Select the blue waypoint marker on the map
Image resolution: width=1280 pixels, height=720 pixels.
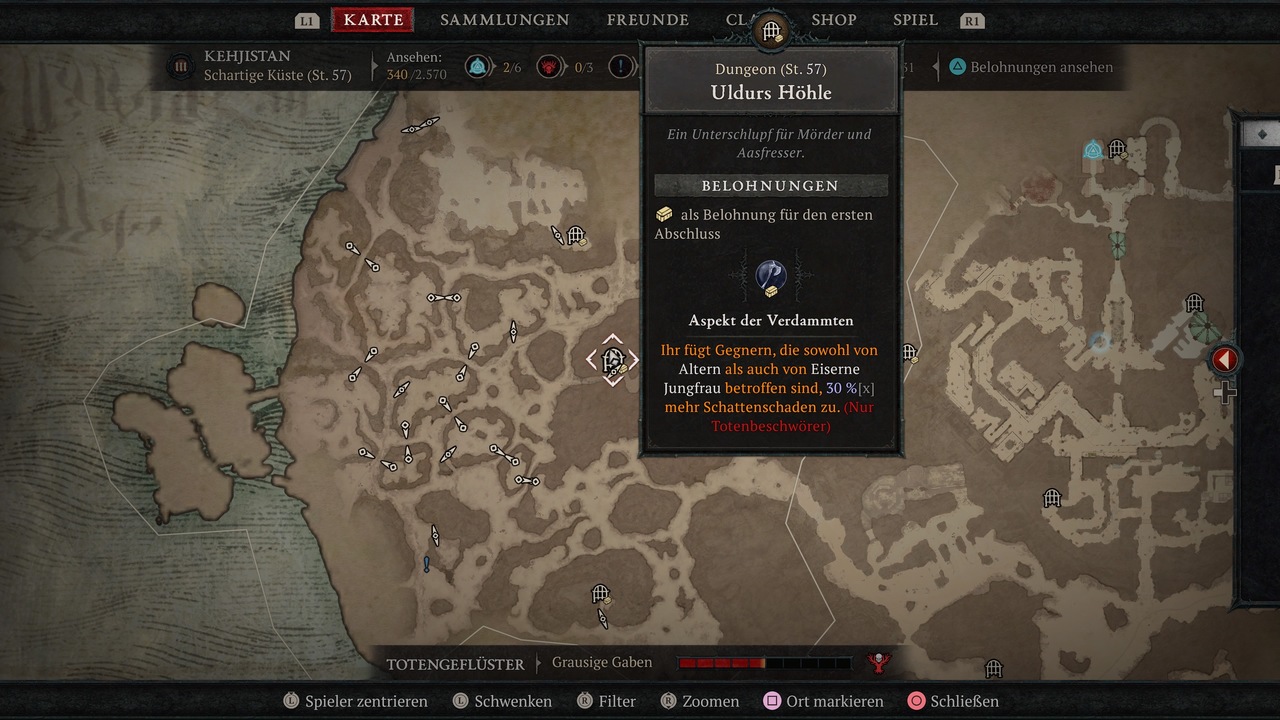[x=1093, y=151]
